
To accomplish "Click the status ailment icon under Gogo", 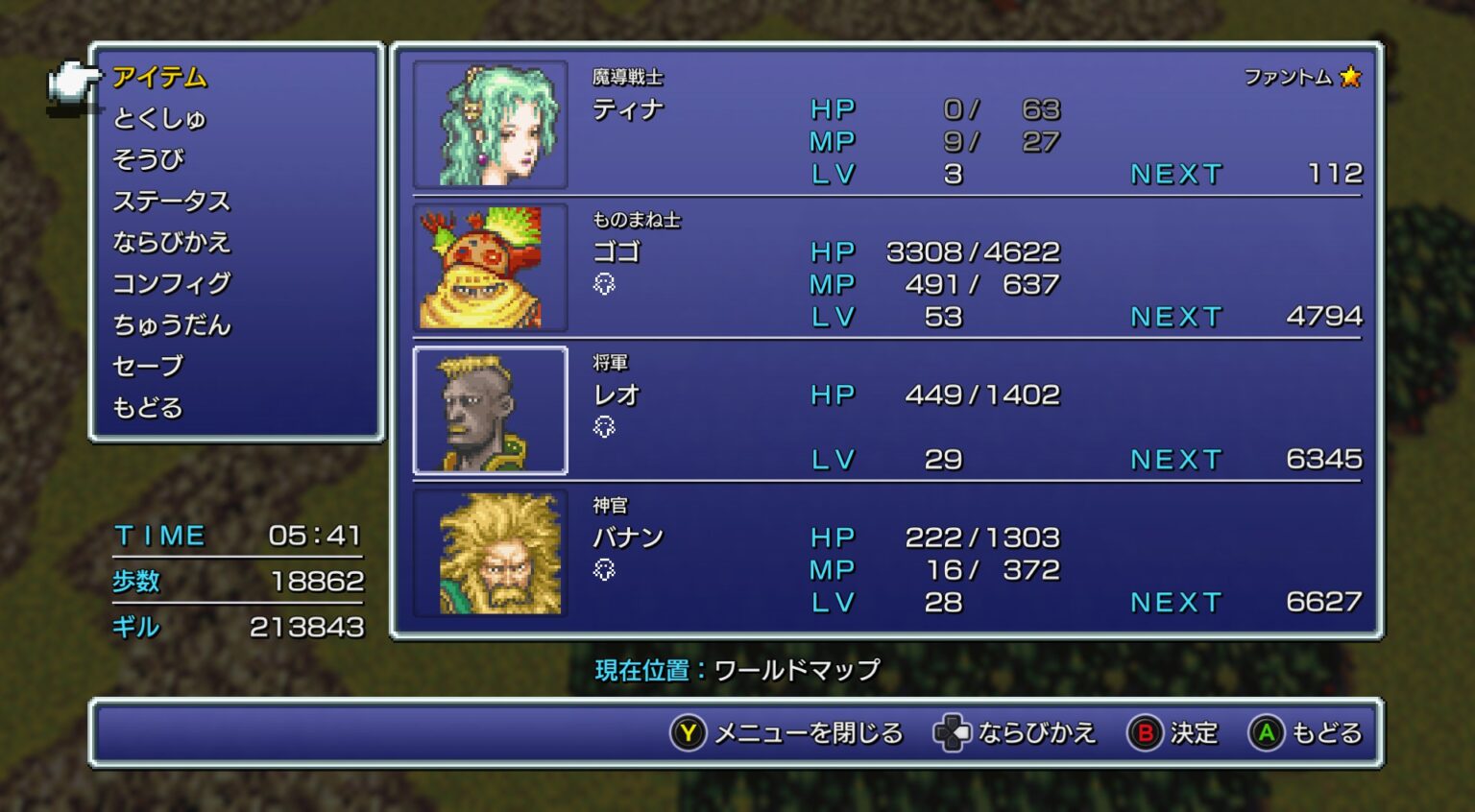I will click(x=605, y=285).
